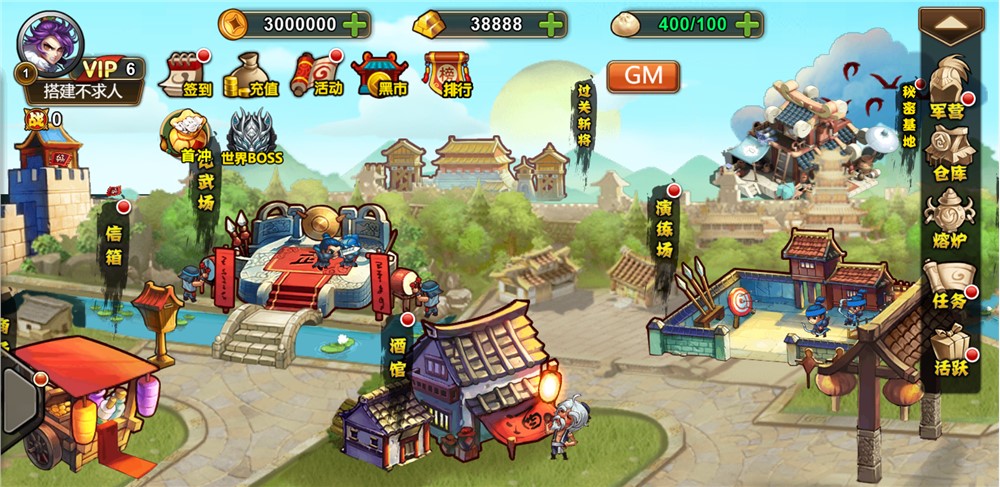The height and width of the screenshot is (487, 1000).
Task: Collapse the right side menu arrow
Action: 951,22
